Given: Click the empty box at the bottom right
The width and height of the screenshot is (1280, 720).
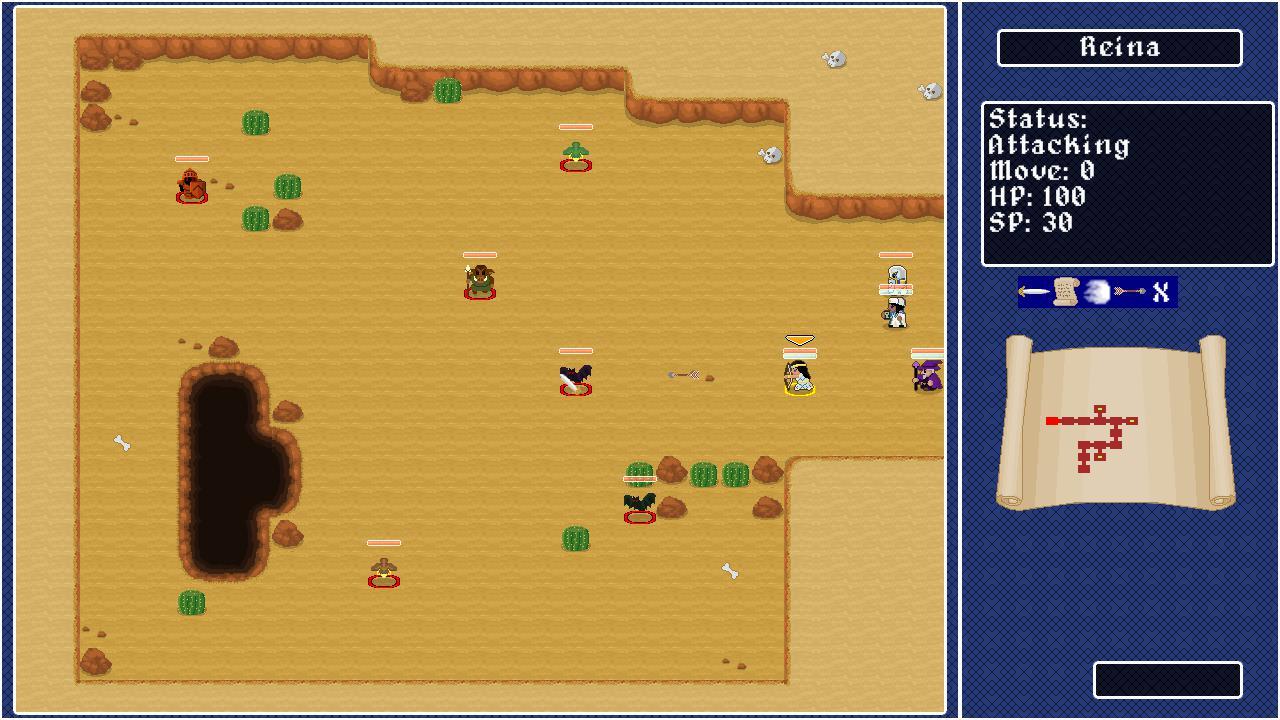Looking at the screenshot, I should [1170, 680].
